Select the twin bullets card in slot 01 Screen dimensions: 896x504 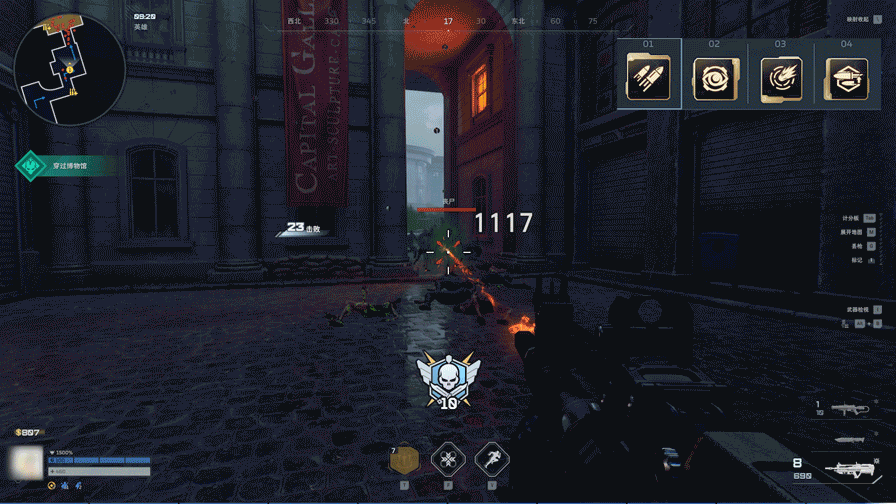click(648, 77)
